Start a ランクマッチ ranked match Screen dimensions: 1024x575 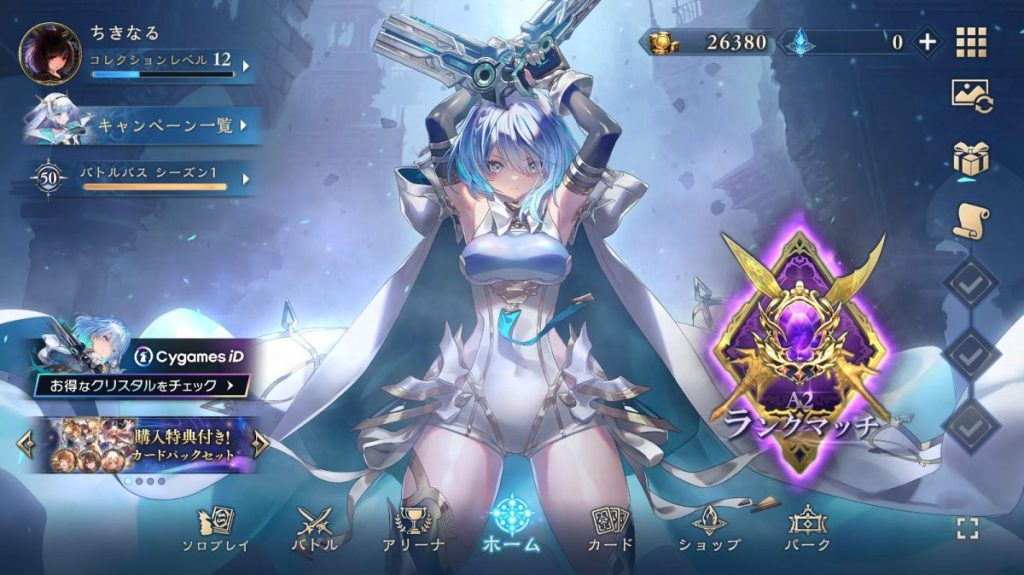coord(800,350)
